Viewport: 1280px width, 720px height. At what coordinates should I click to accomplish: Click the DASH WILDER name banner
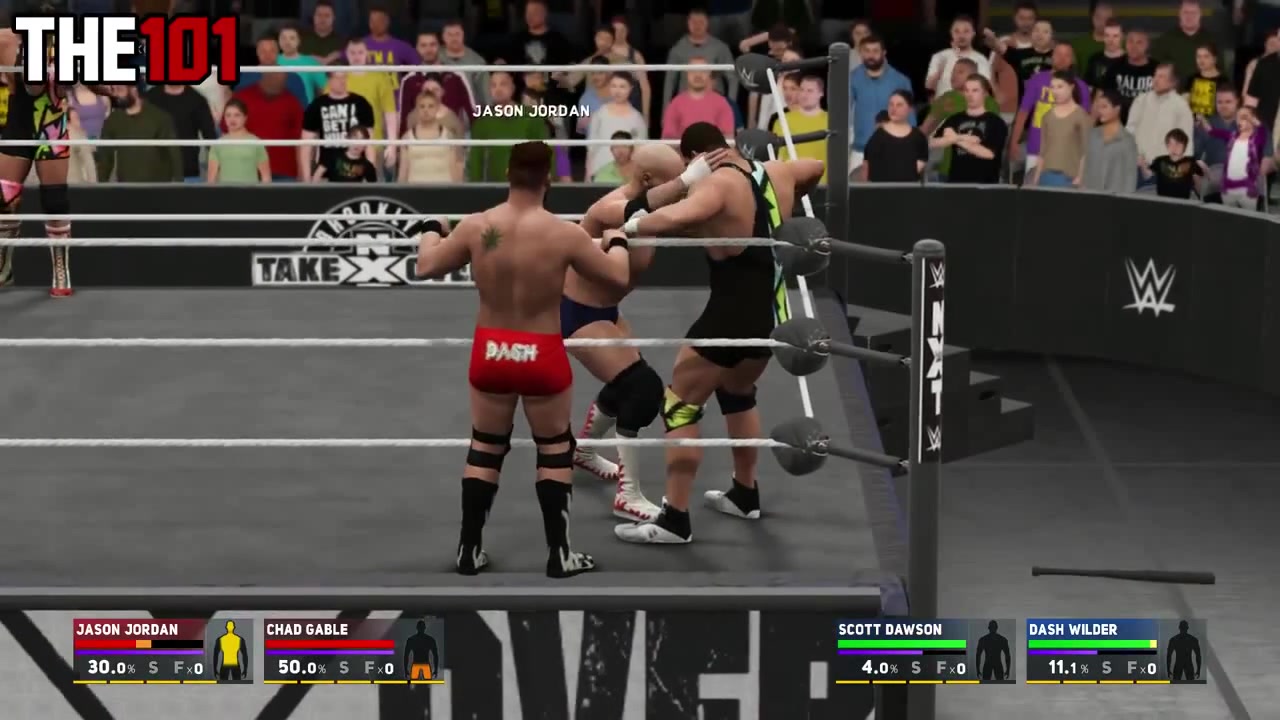tap(1073, 630)
